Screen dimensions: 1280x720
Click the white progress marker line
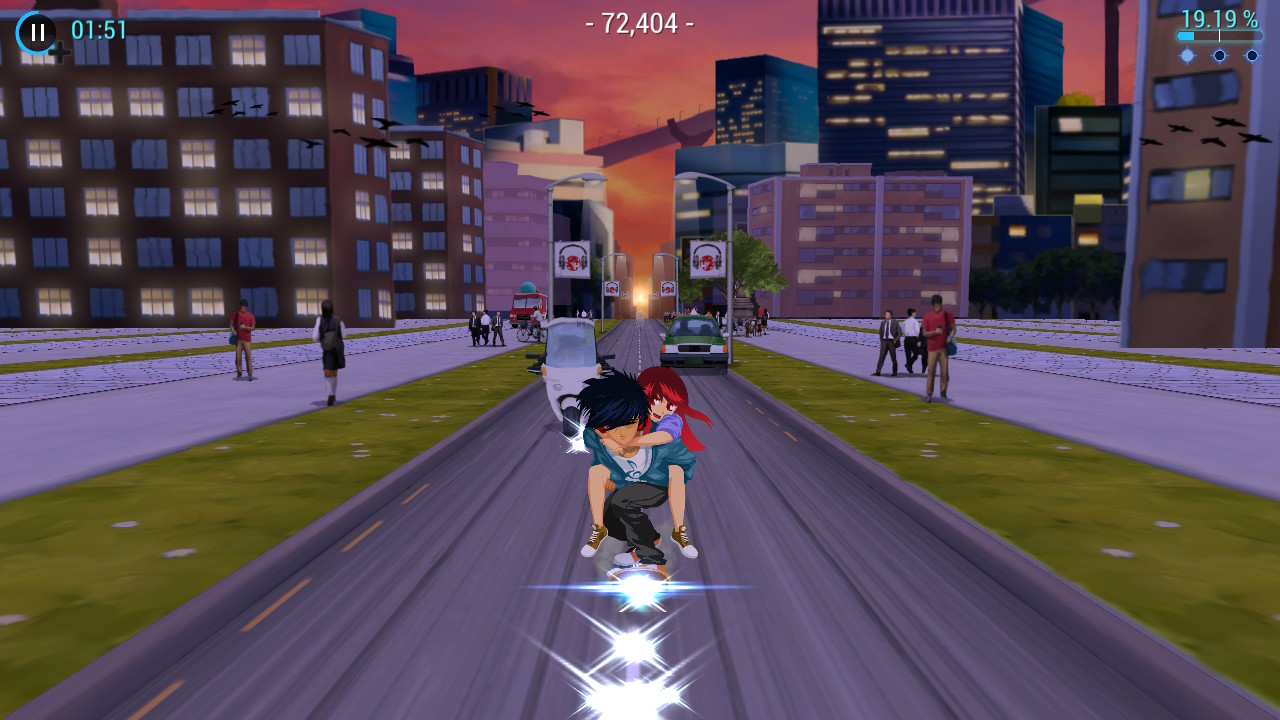click(1219, 36)
